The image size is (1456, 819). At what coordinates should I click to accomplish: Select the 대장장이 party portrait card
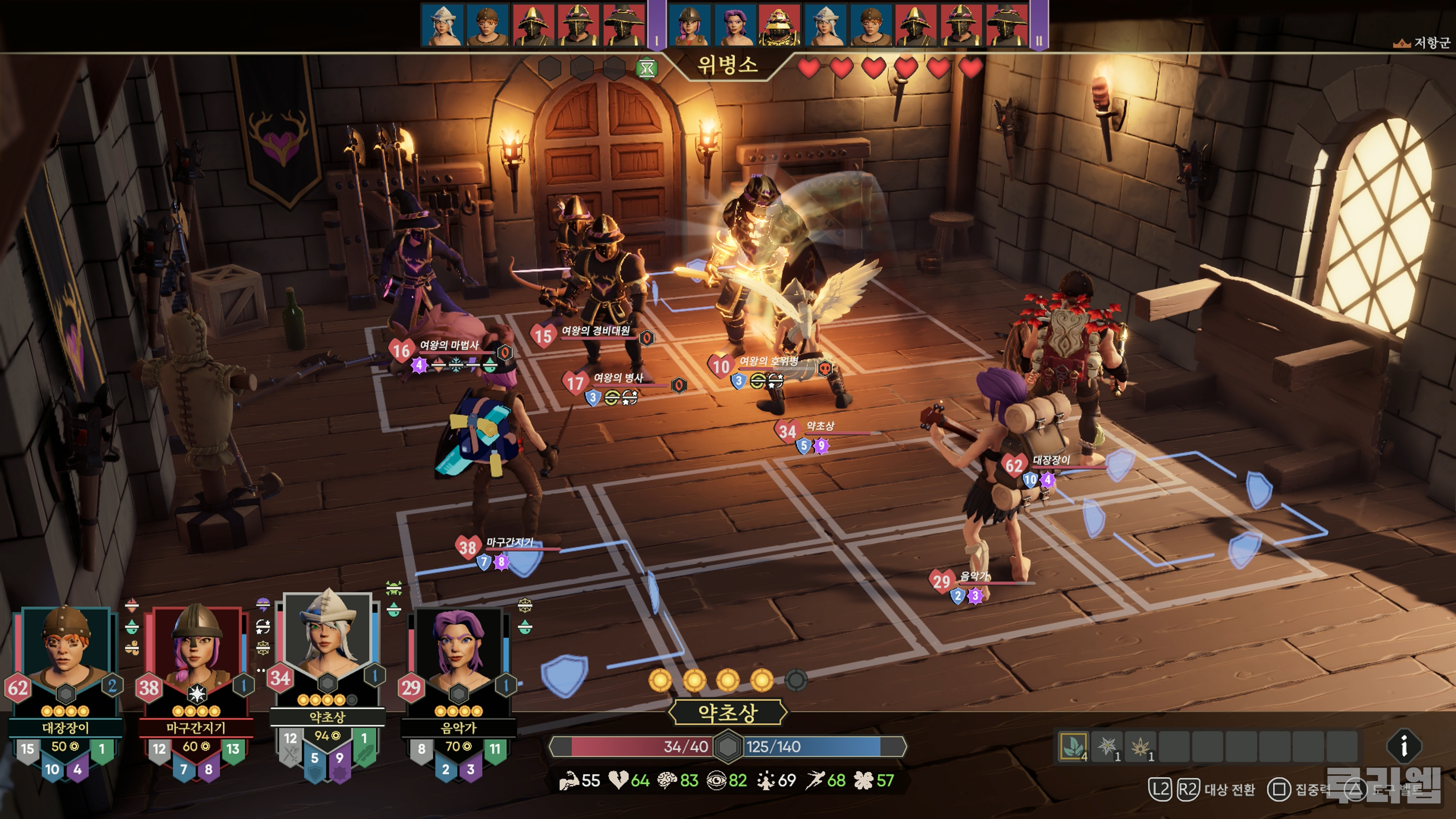65,656
